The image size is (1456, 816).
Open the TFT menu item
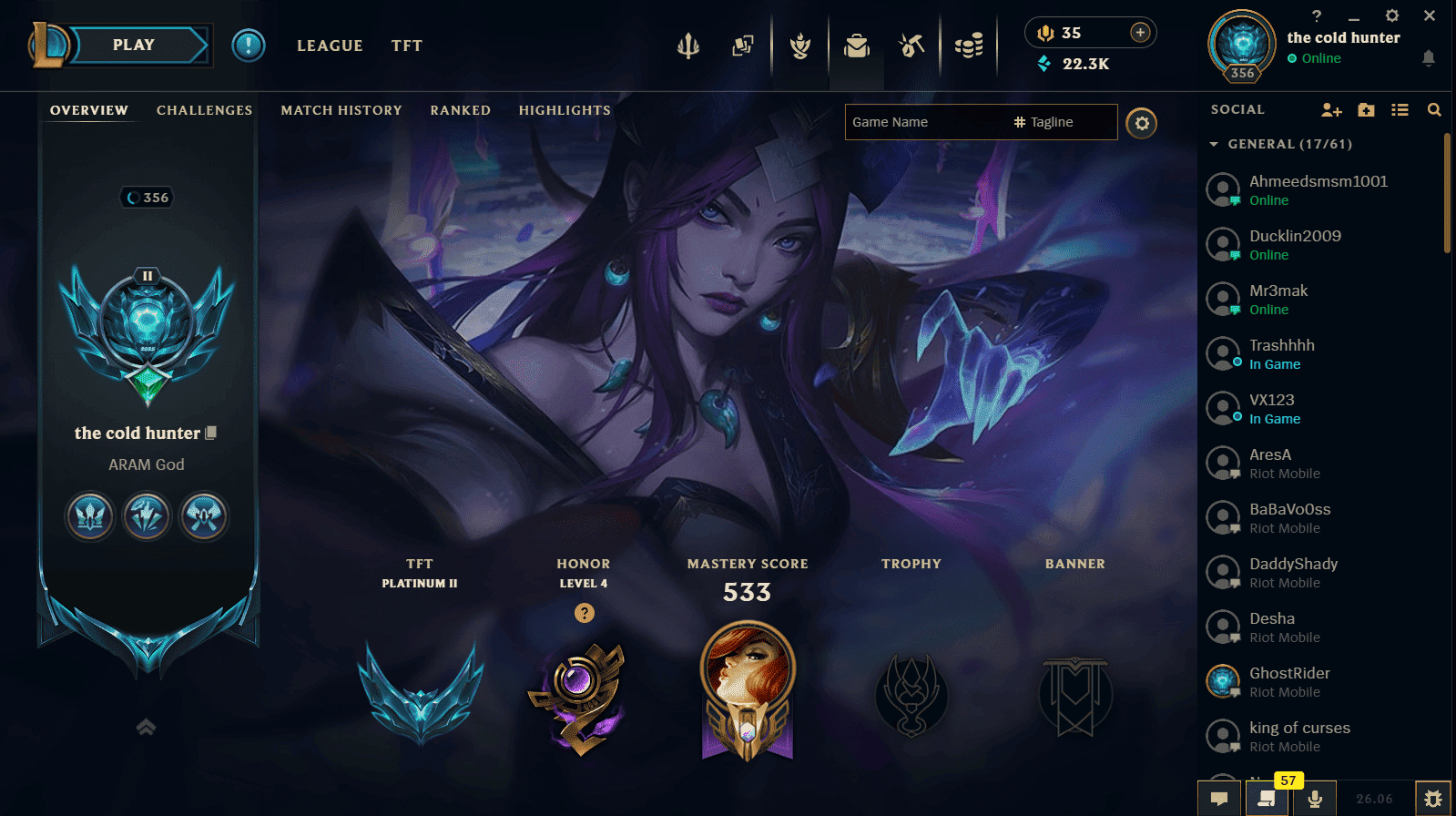pyautogui.click(x=406, y=46)
